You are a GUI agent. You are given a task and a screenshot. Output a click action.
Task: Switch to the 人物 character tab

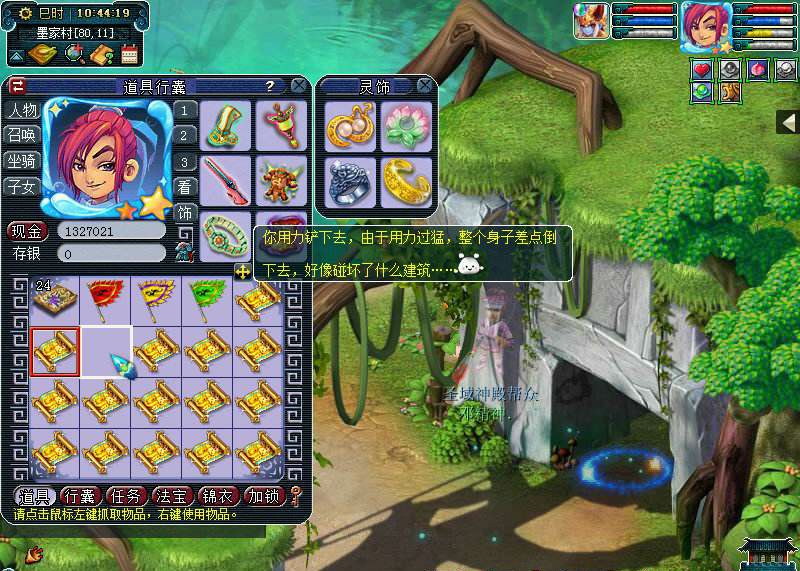pos(21,110)
